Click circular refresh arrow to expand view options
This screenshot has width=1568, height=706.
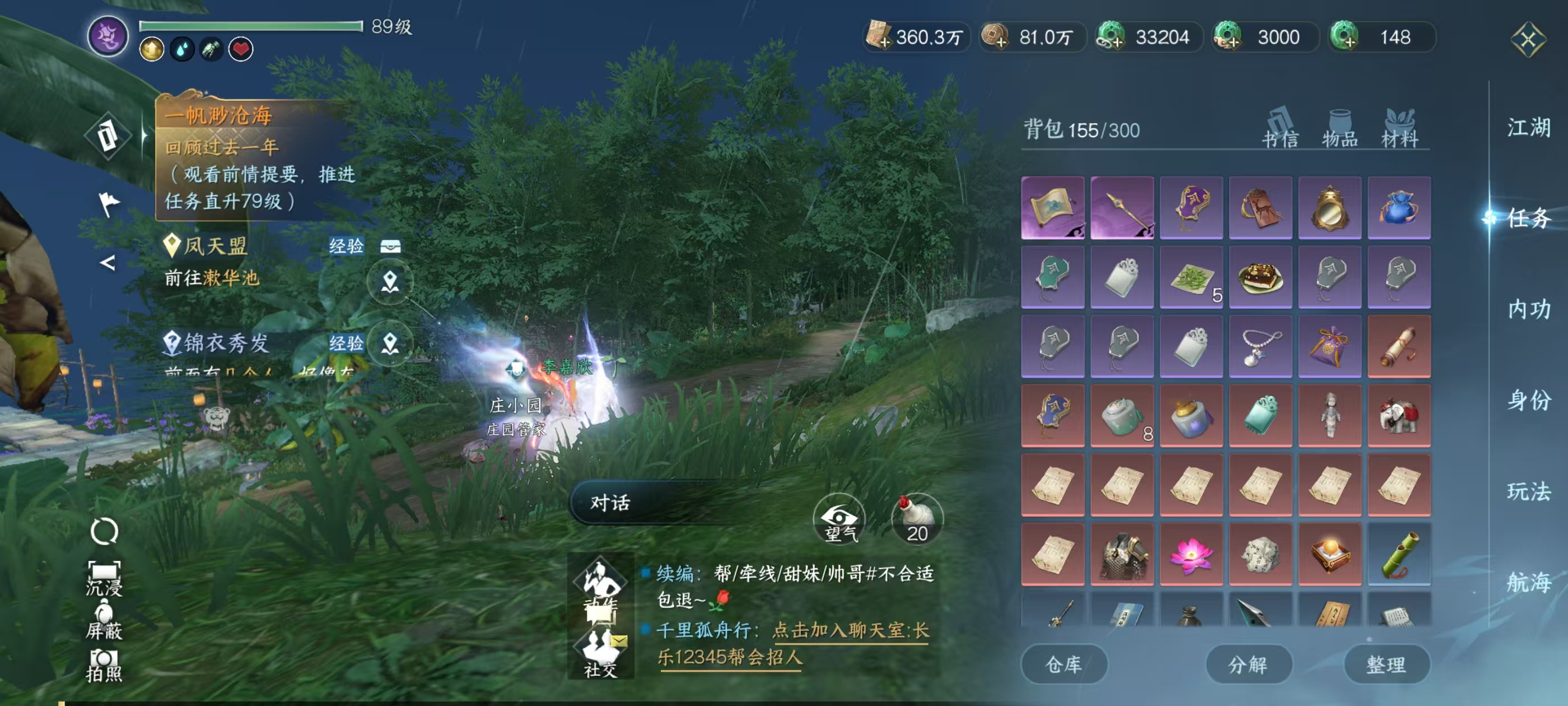(105, 531)
